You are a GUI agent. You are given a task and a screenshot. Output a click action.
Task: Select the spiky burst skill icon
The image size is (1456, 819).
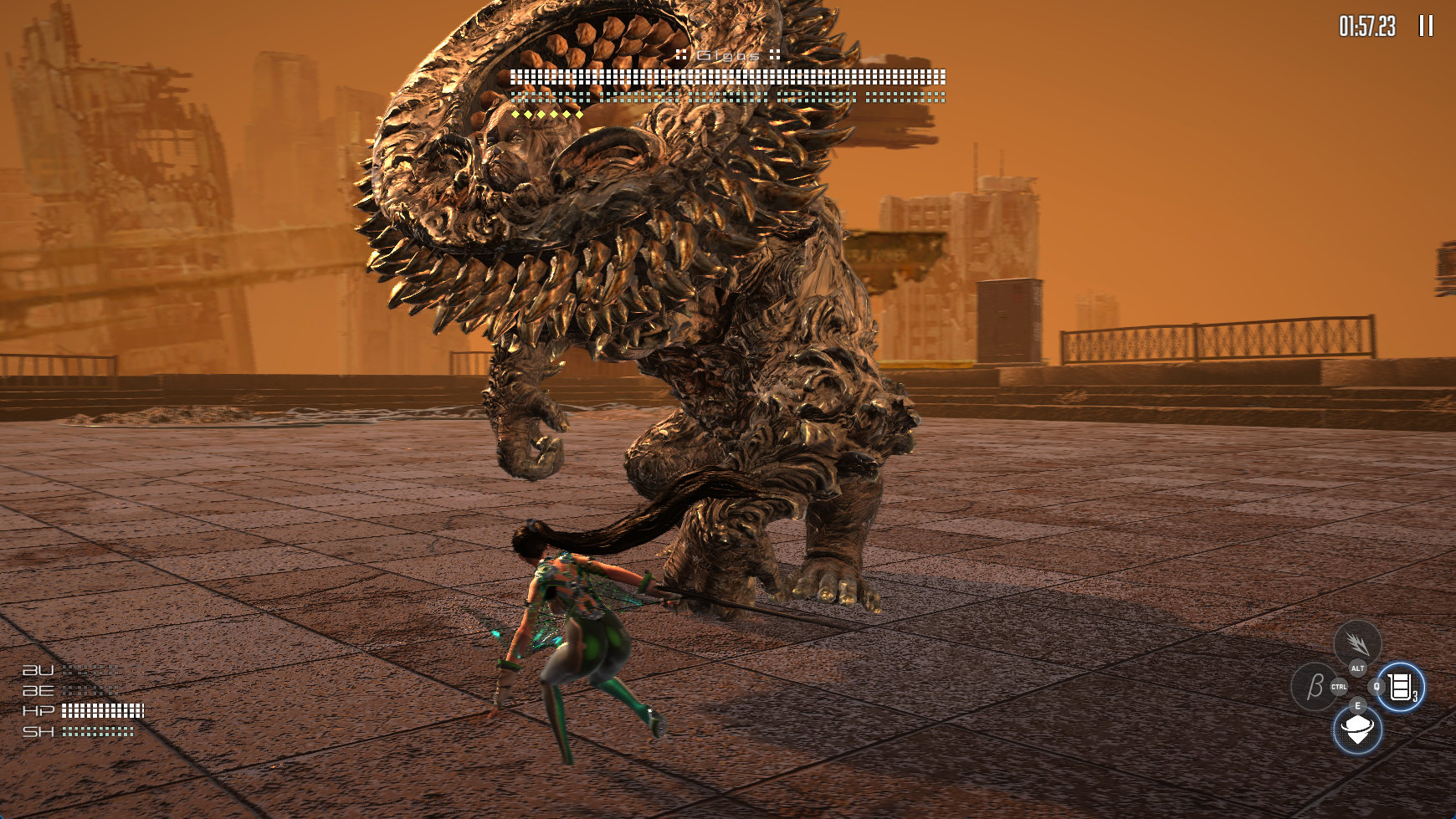coord(1356,642)
